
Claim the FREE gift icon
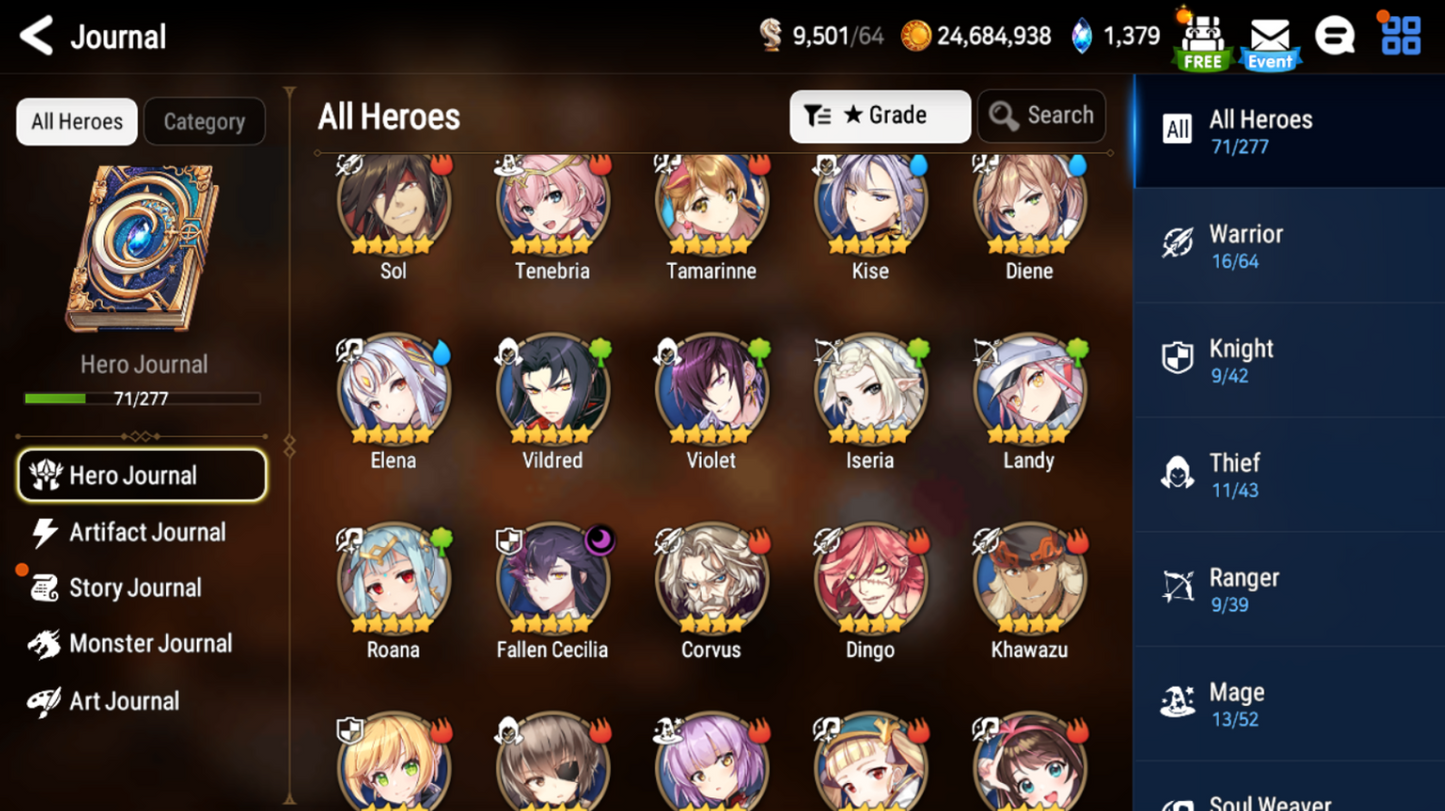1203,42
